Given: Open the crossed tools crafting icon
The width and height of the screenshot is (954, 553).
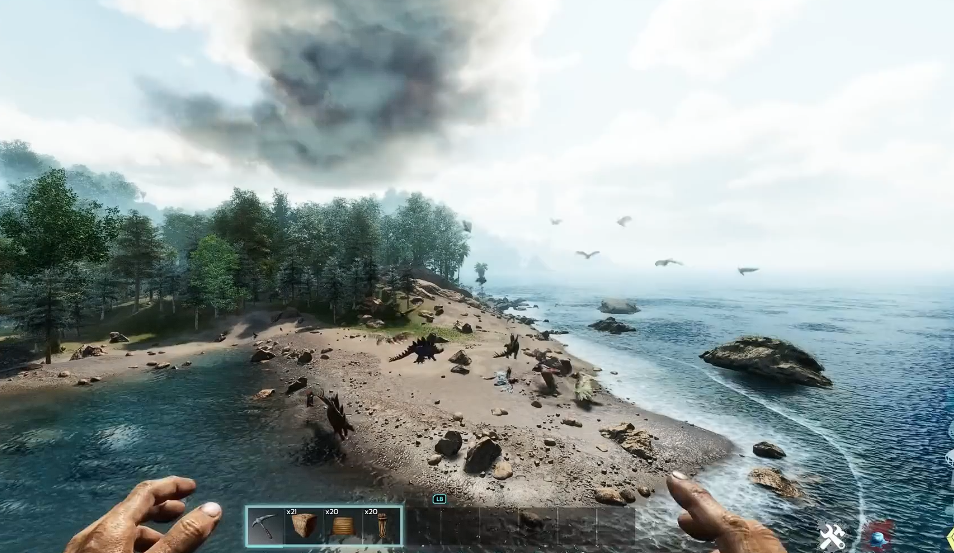Looking at the screenshot, I should (x=832, y=537).
